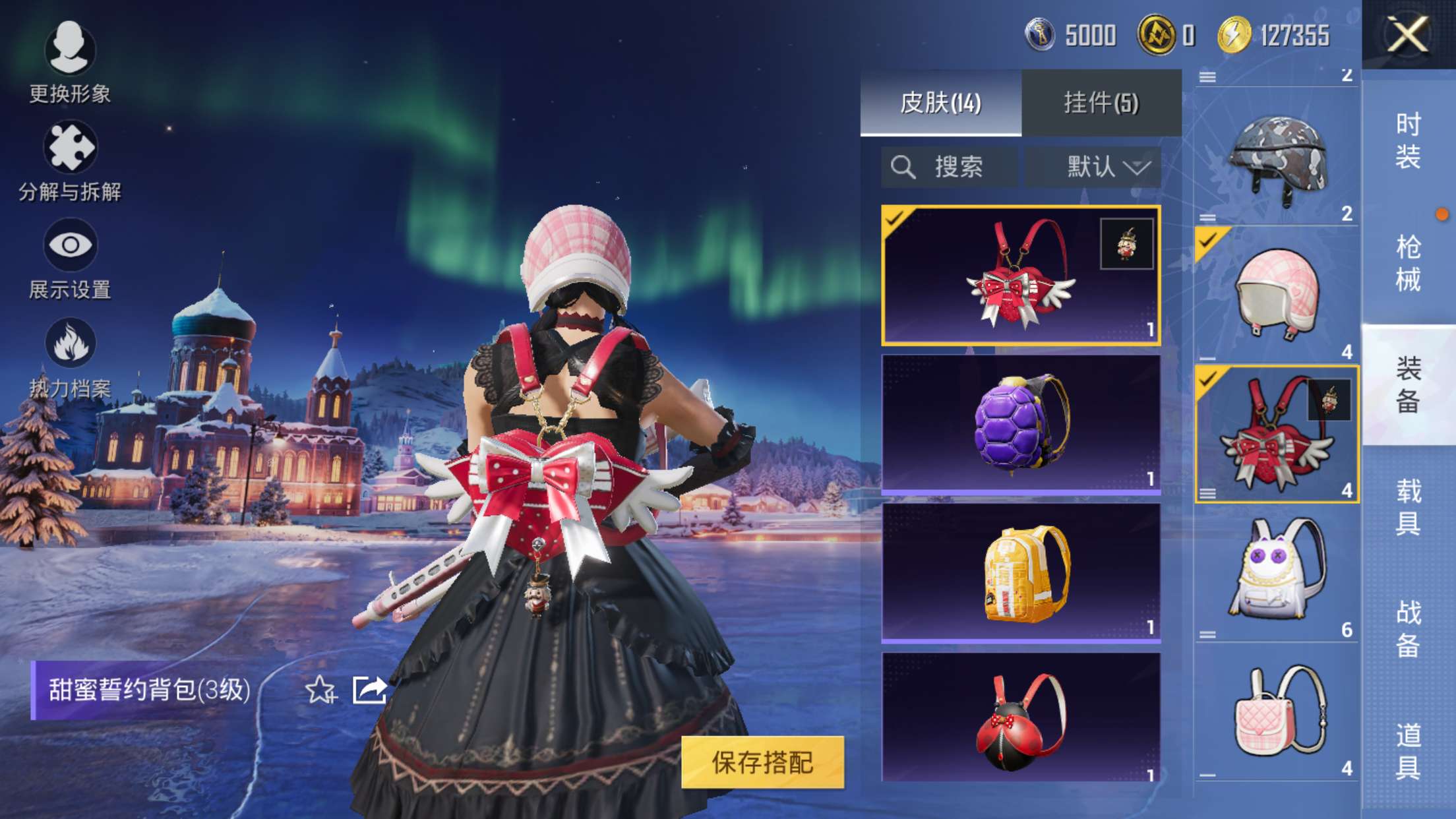Switch to the 挂件(5) pendants tab
Screen dimensions: 1456x819
(x=1101, y=103)
